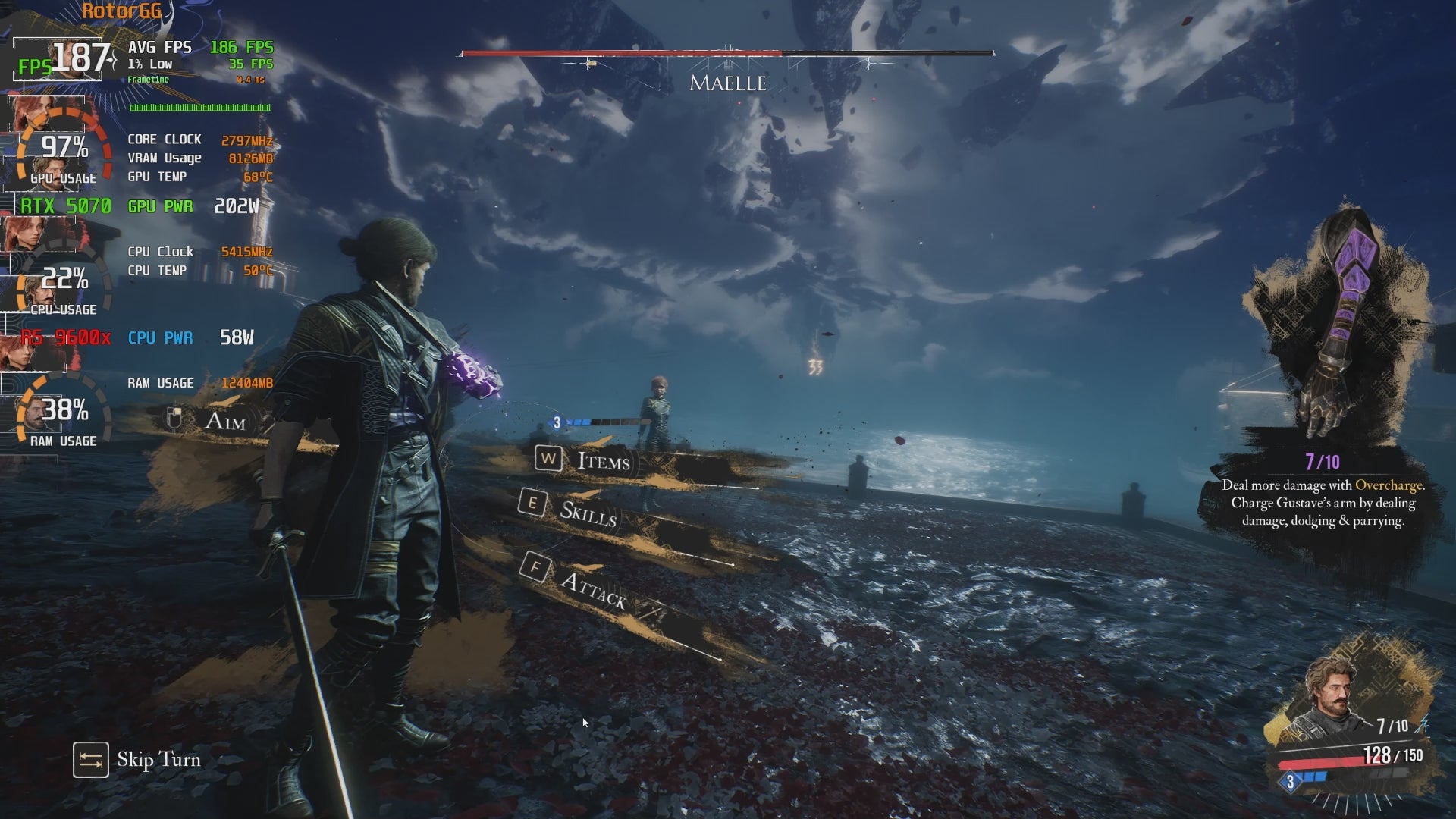This screenshot has height=819, width=1456.
Task: Skip Turn for Gustave
Action: 137,760
